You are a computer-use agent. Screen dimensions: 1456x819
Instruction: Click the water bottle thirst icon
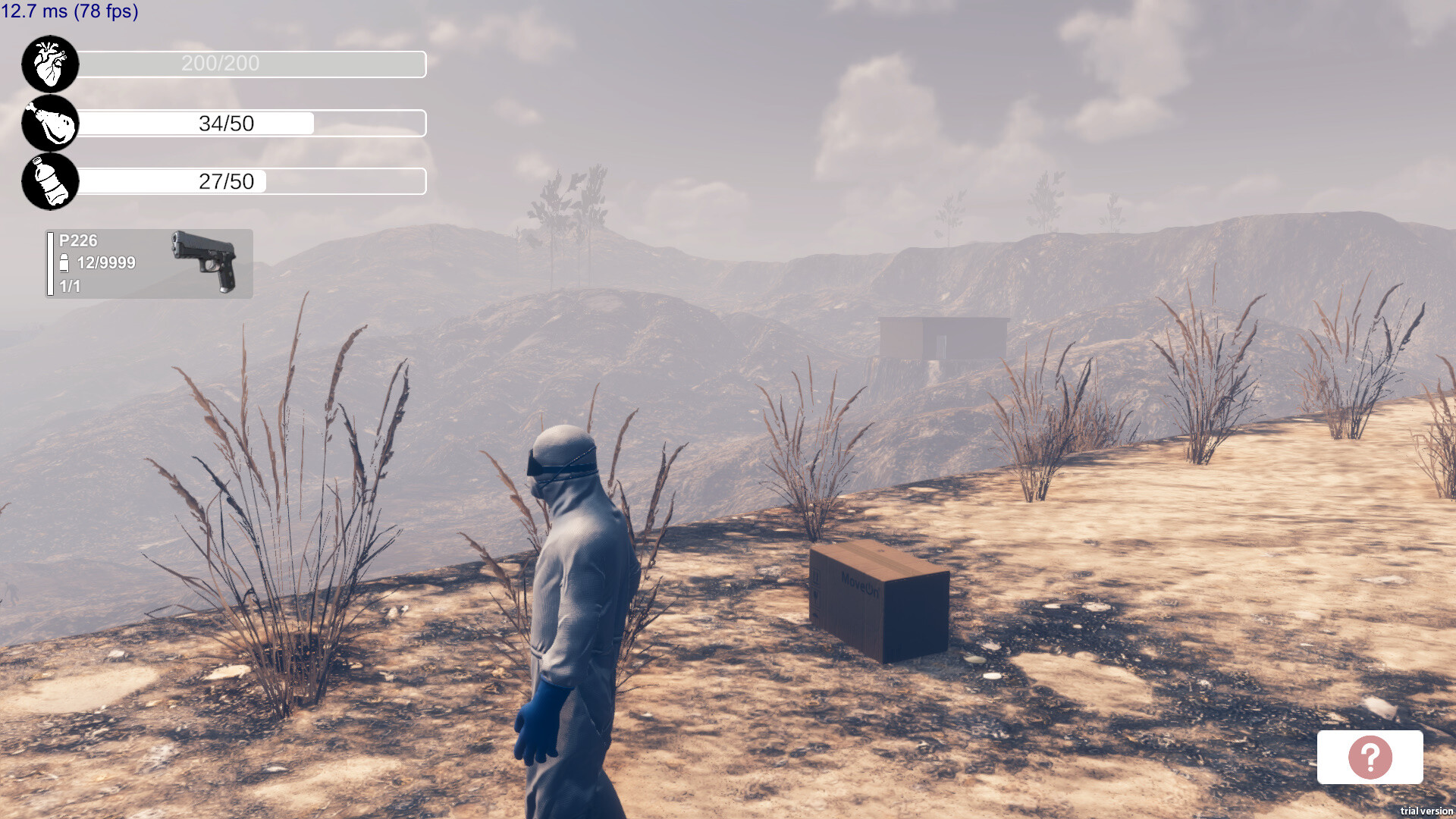pyautogui.click(x=49, y=182)
